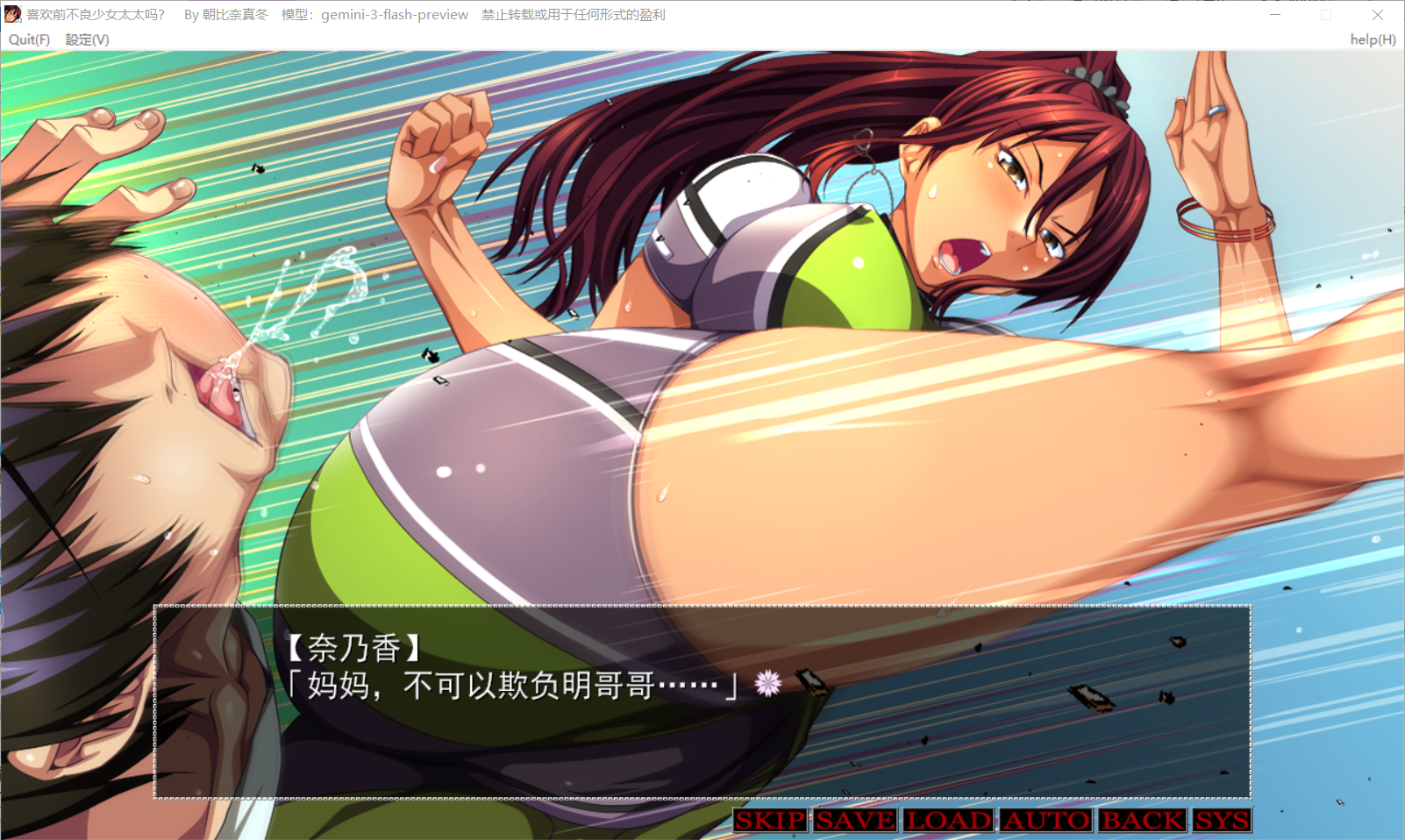Open the 設定(V) settings menu

coord(86,39)
